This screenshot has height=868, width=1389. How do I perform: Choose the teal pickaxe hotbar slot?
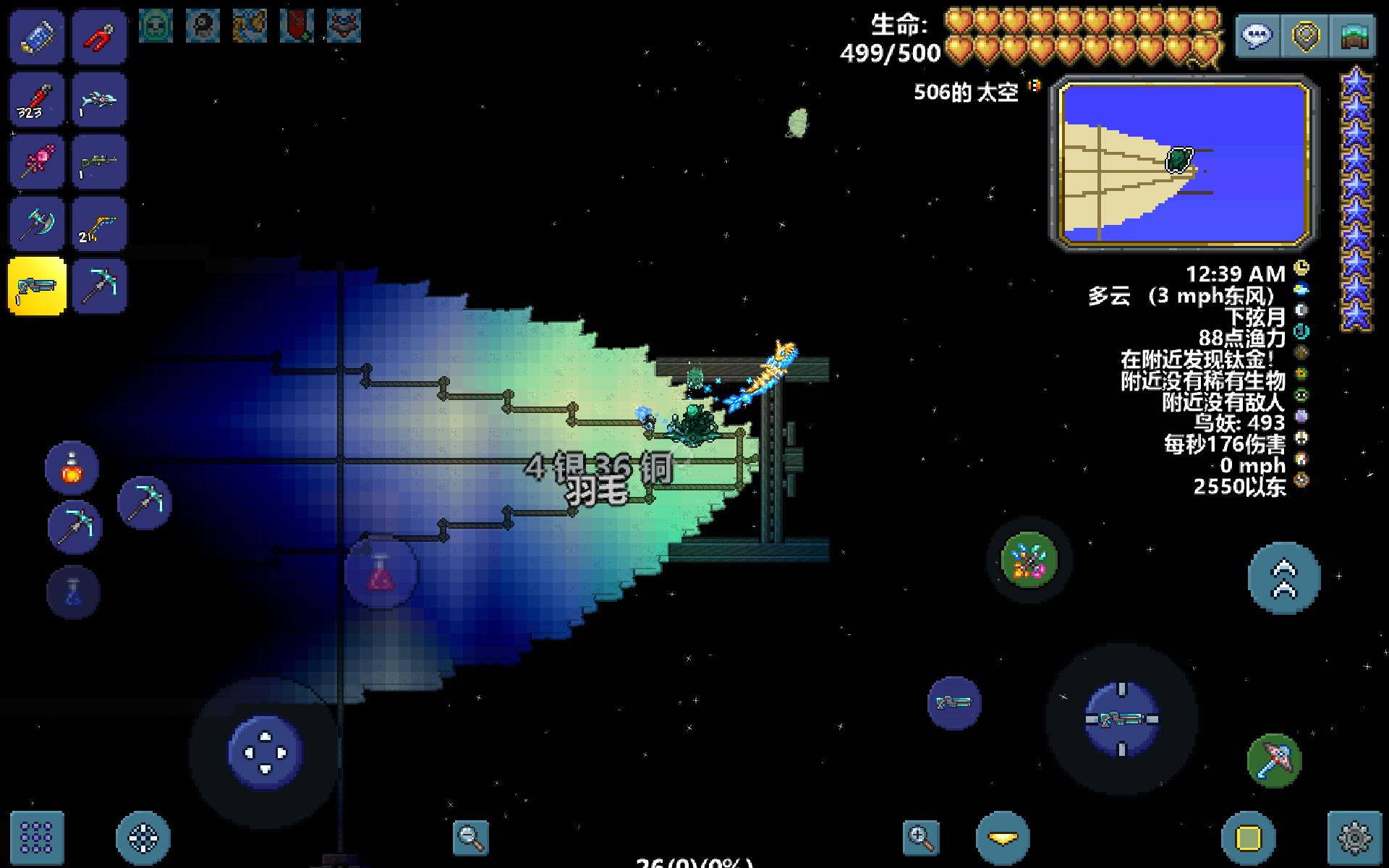coord(99,286)
